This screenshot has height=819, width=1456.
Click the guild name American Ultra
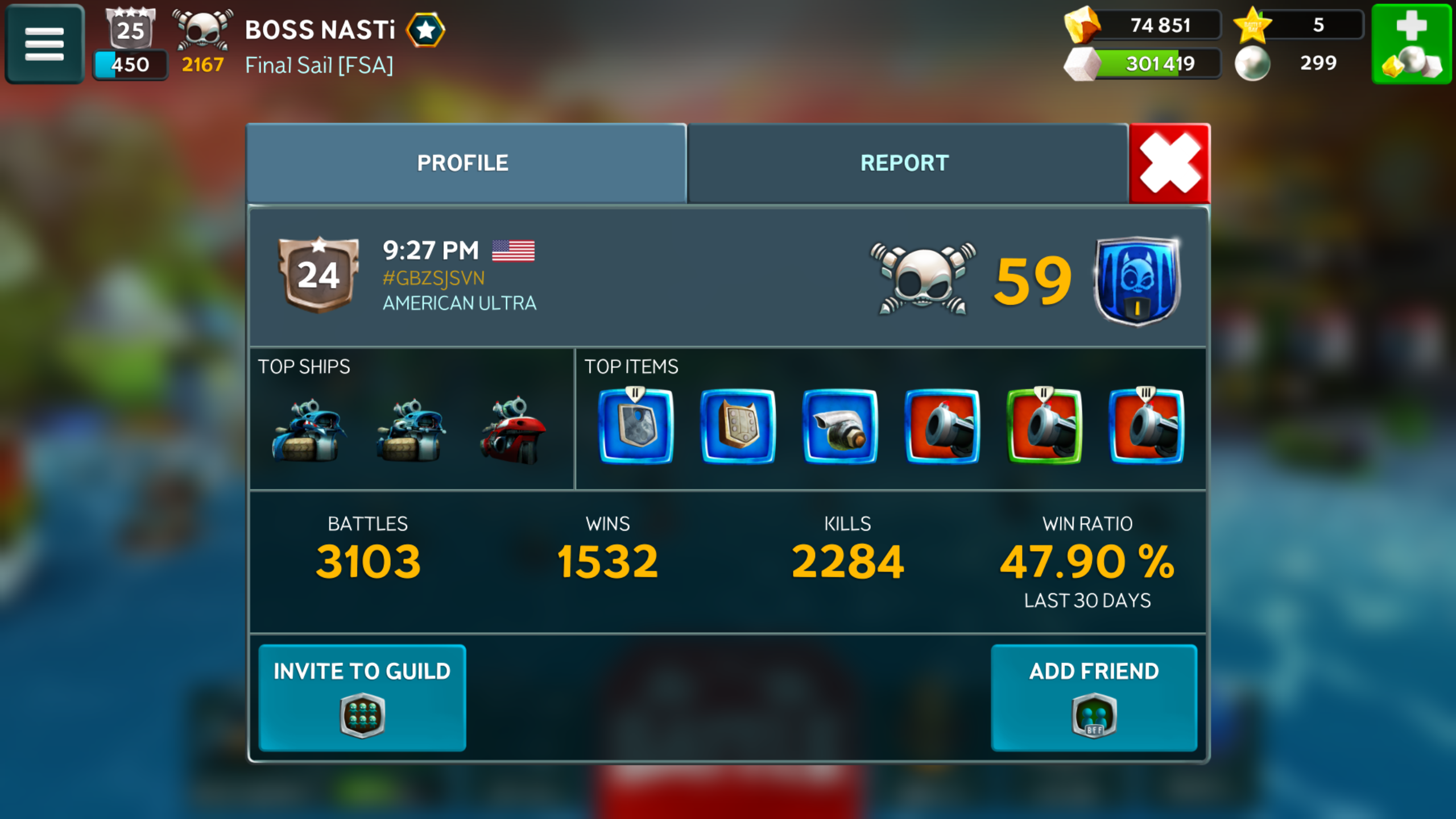(459, 303)
